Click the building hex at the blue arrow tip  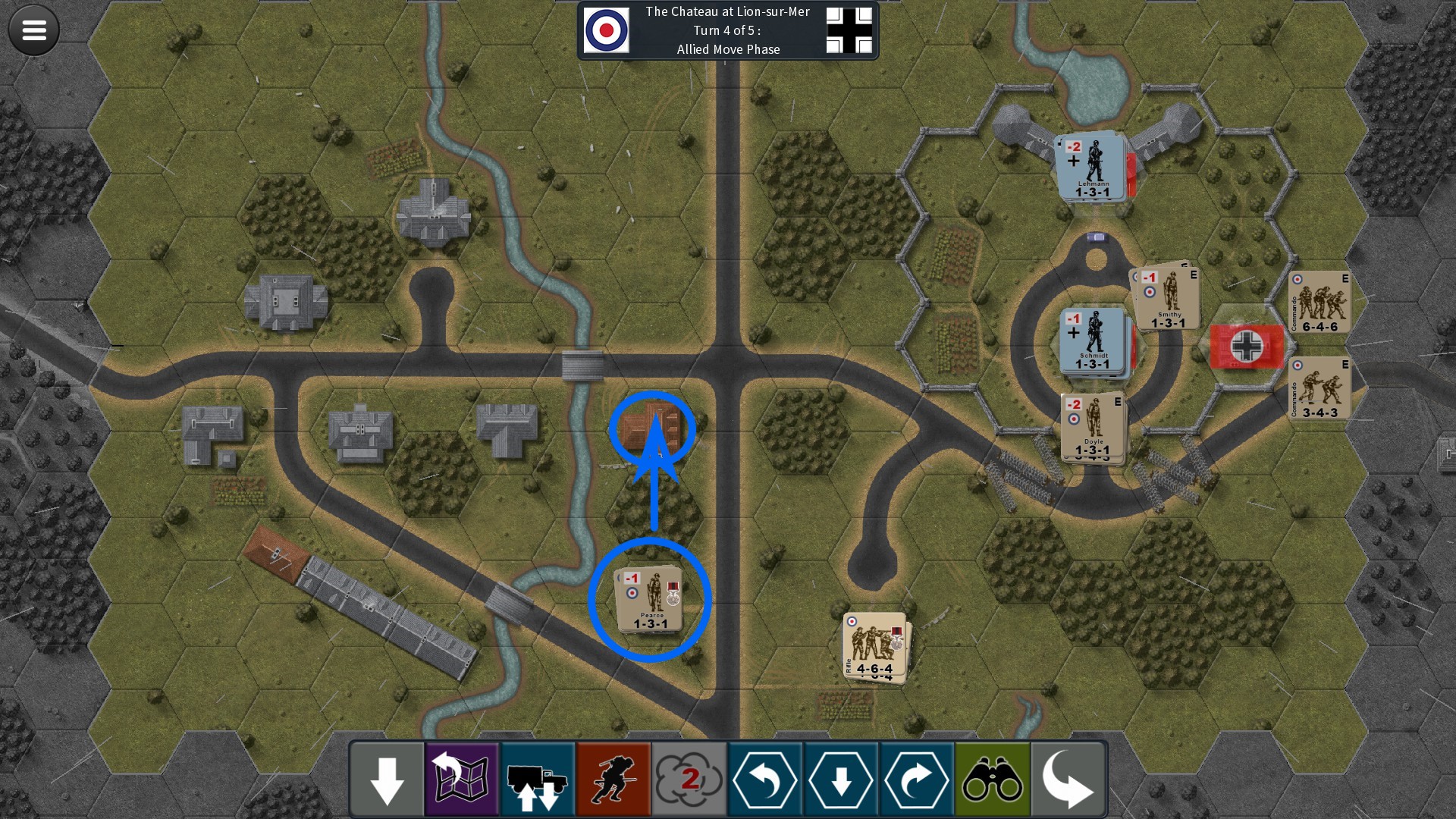click(651, 425)
